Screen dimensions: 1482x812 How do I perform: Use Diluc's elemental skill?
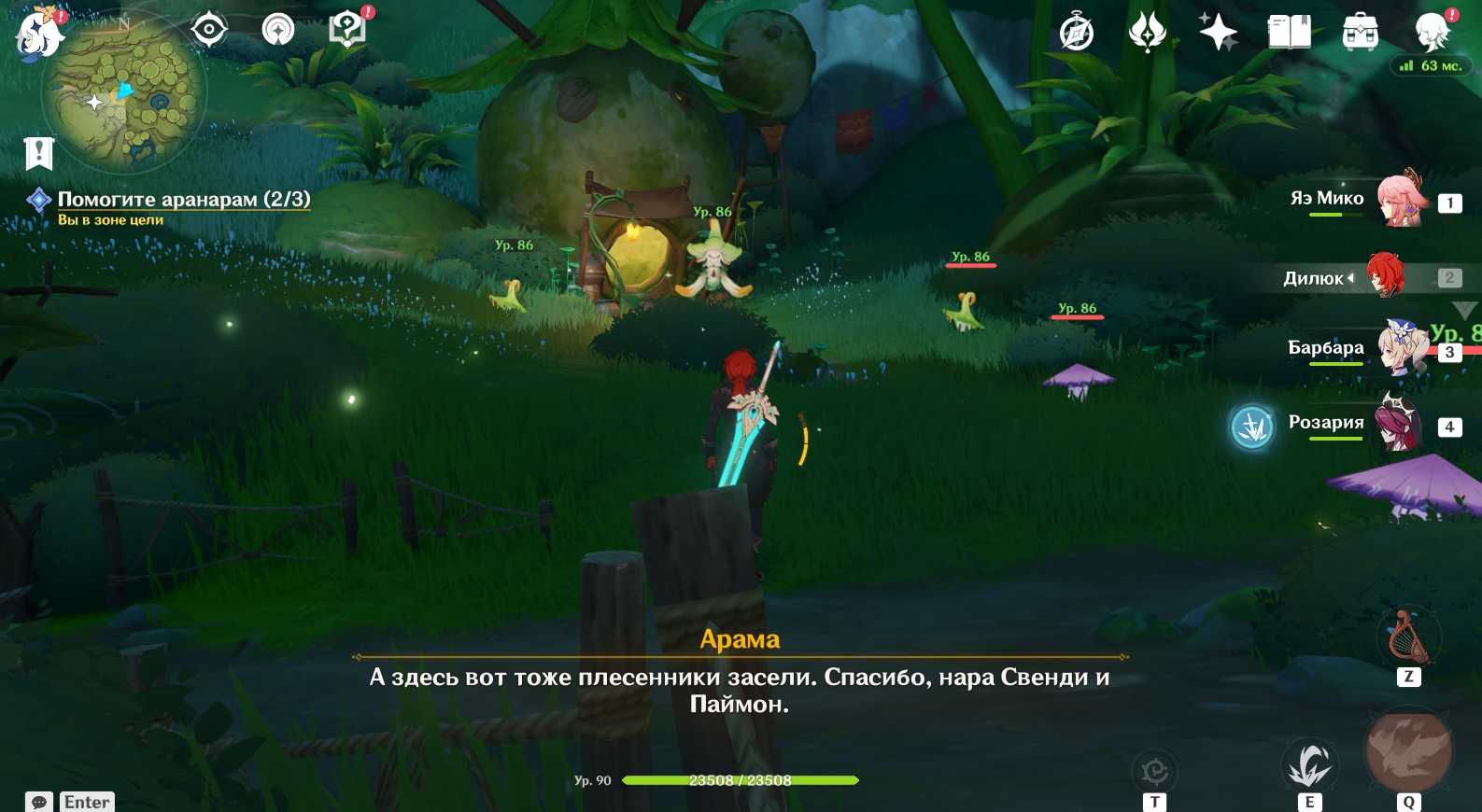[x=1309, y=766]
